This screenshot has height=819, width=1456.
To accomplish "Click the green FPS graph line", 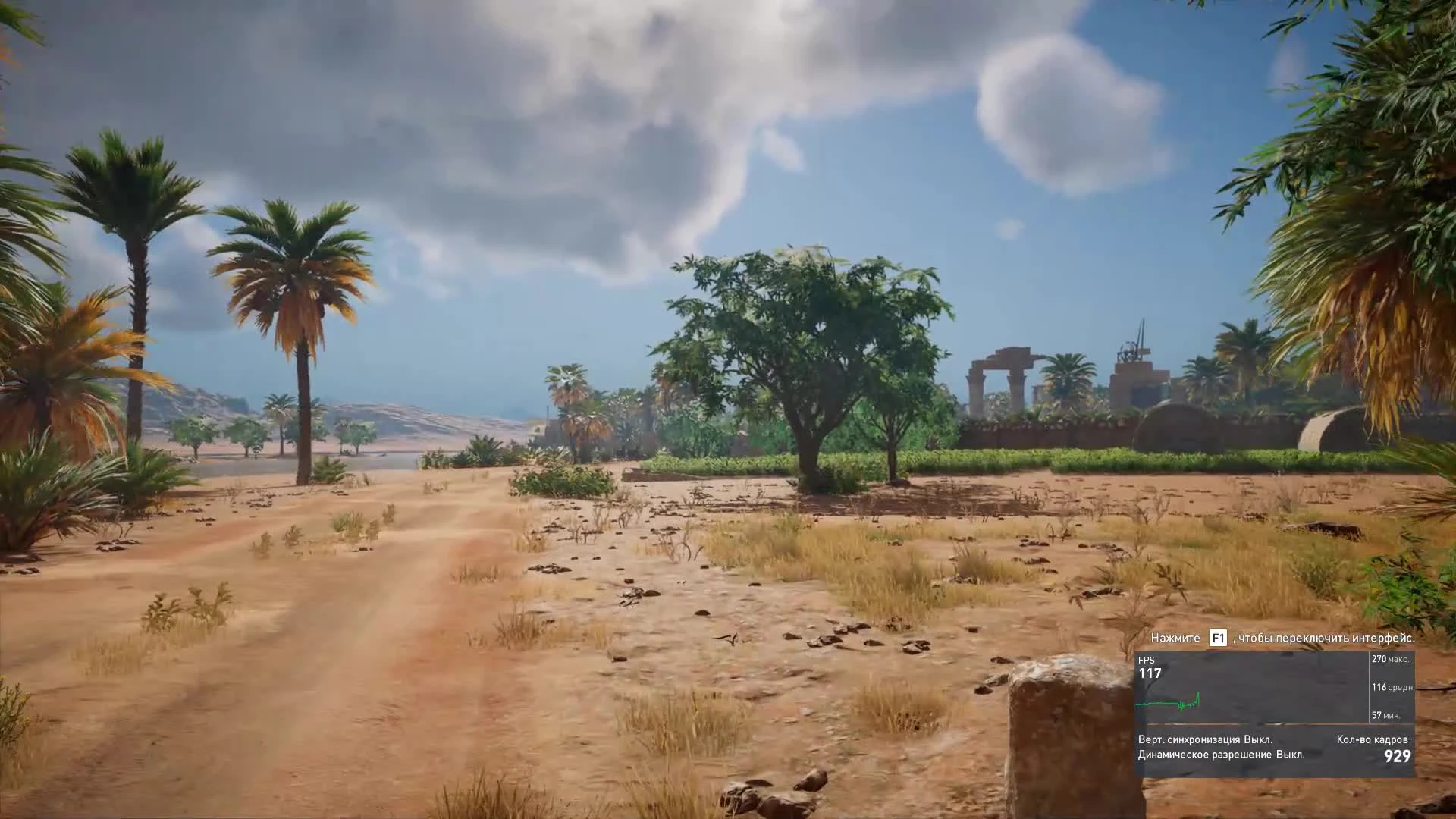I will [1168, 703].
